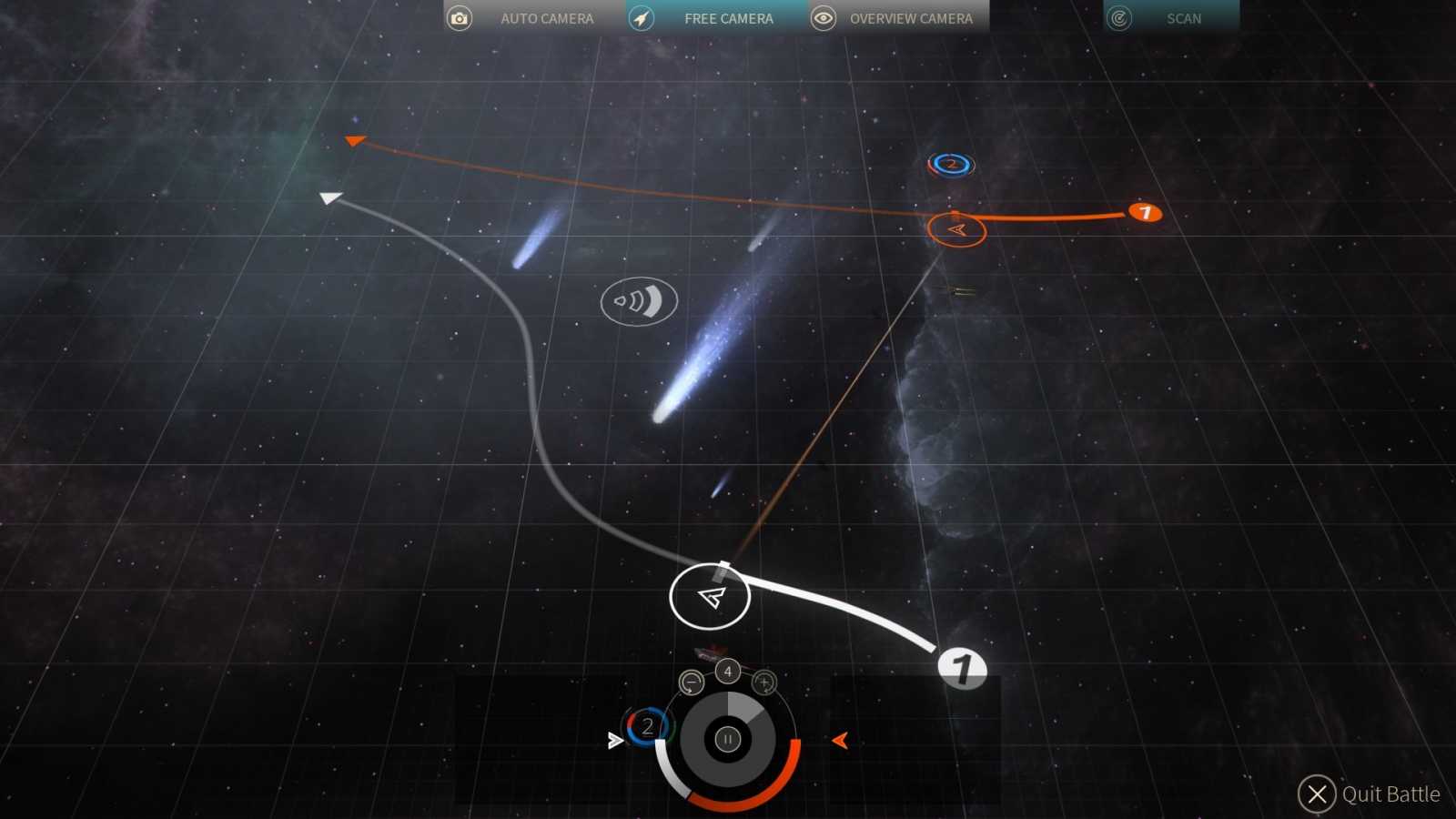Switch to Auto Camera mode
The image size is (1456, 819).
(x=534, y=18)
